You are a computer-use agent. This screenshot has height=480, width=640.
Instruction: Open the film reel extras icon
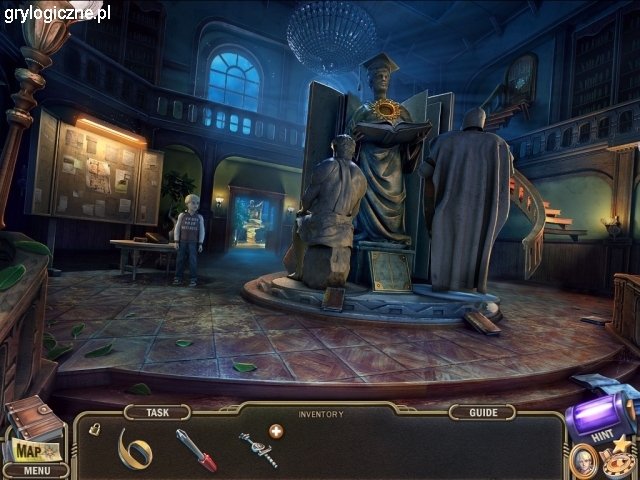[x=619, y=461]
